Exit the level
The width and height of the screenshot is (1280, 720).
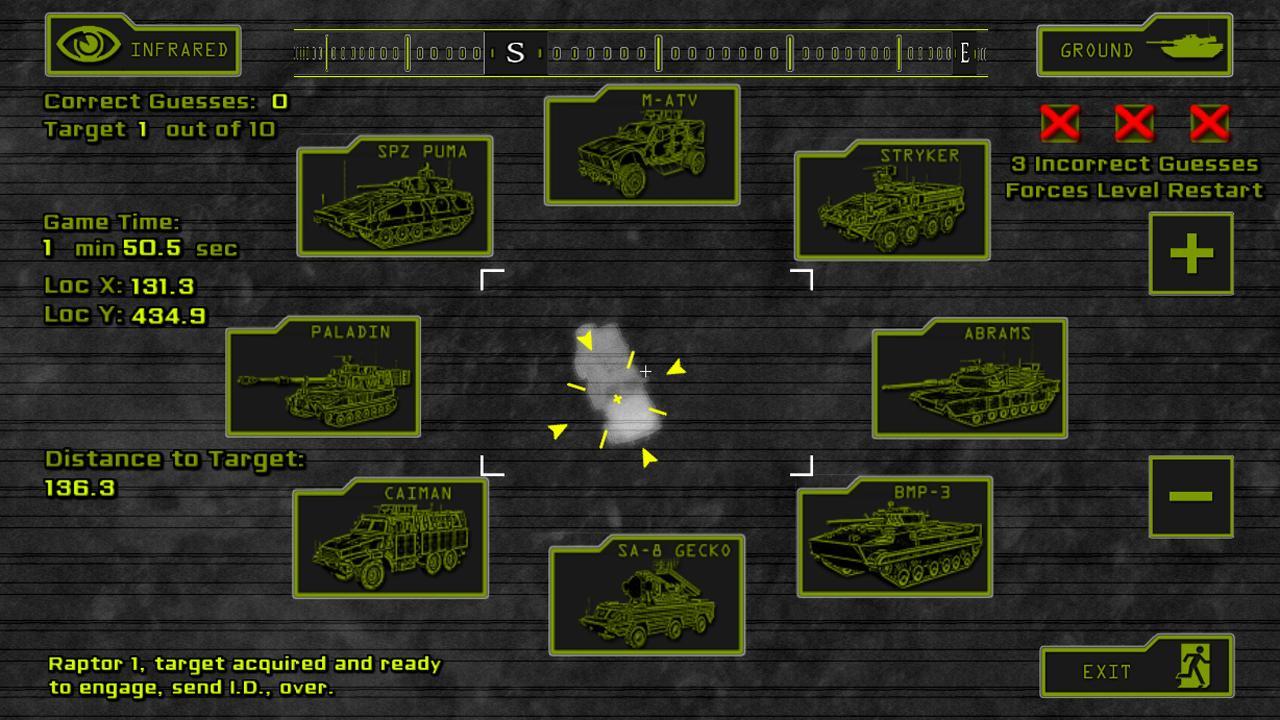pyautogui.click(x=1136, y=669)
